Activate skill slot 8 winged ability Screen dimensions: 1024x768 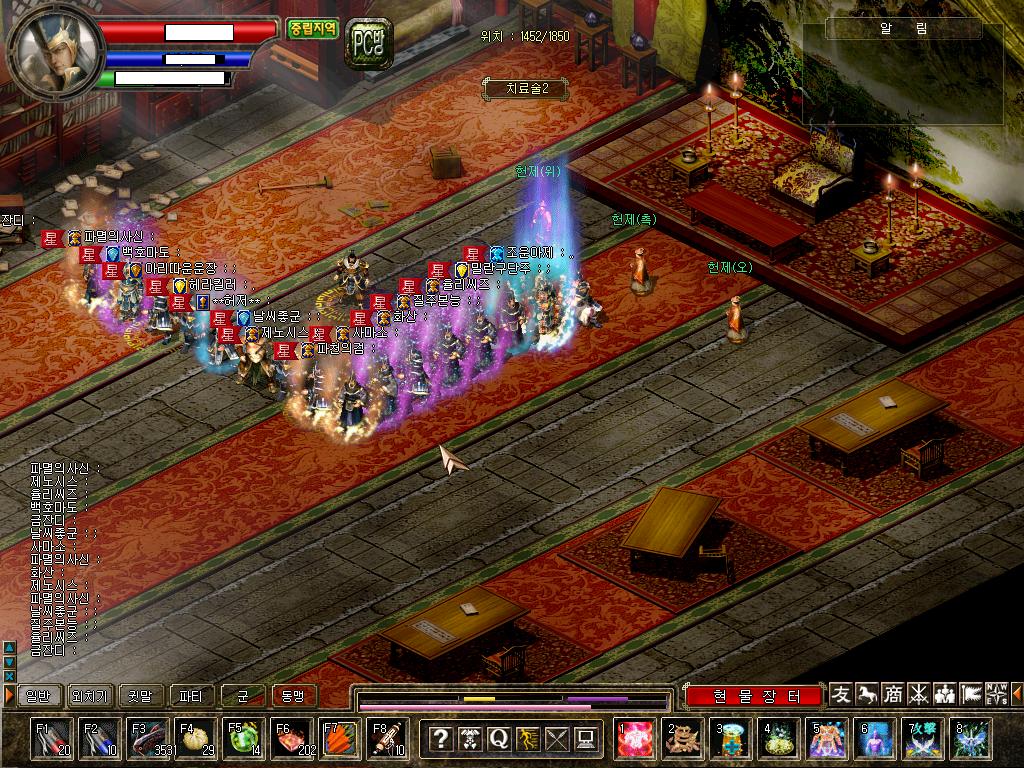coord(970,739)
